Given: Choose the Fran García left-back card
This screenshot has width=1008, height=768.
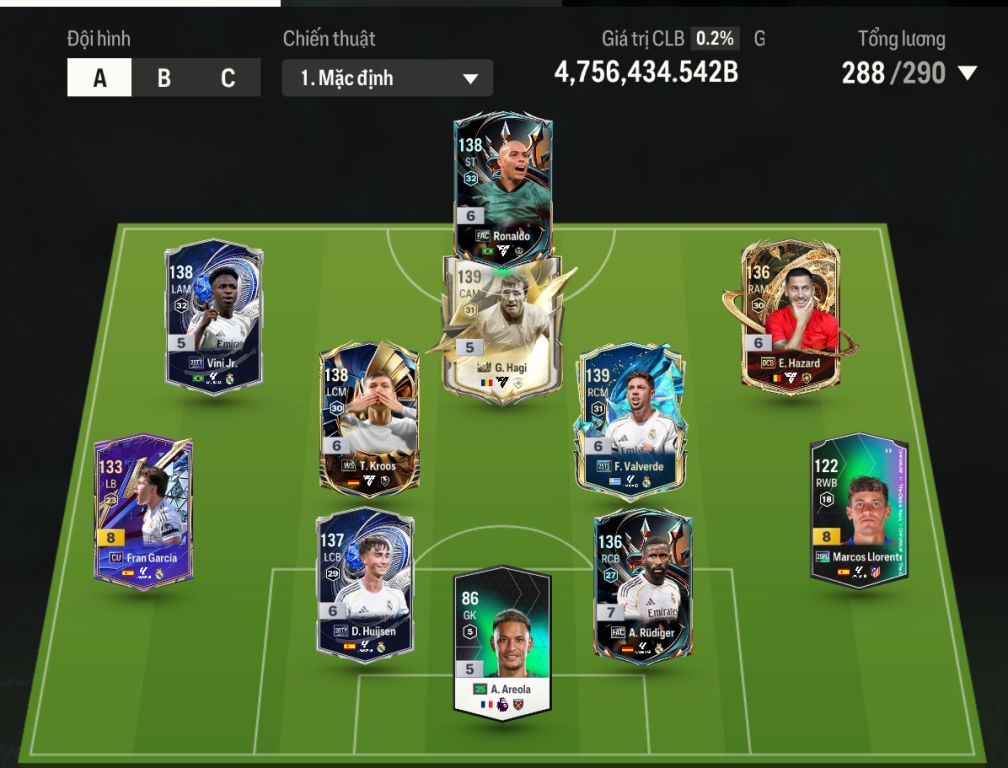Looking at the screenshot, I should 144,512.
